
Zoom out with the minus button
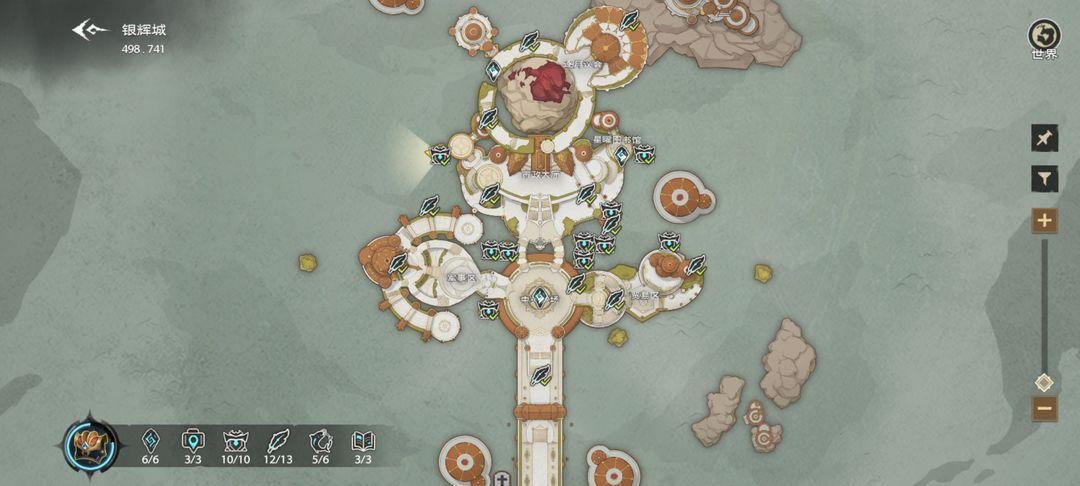pos(1044,408)
